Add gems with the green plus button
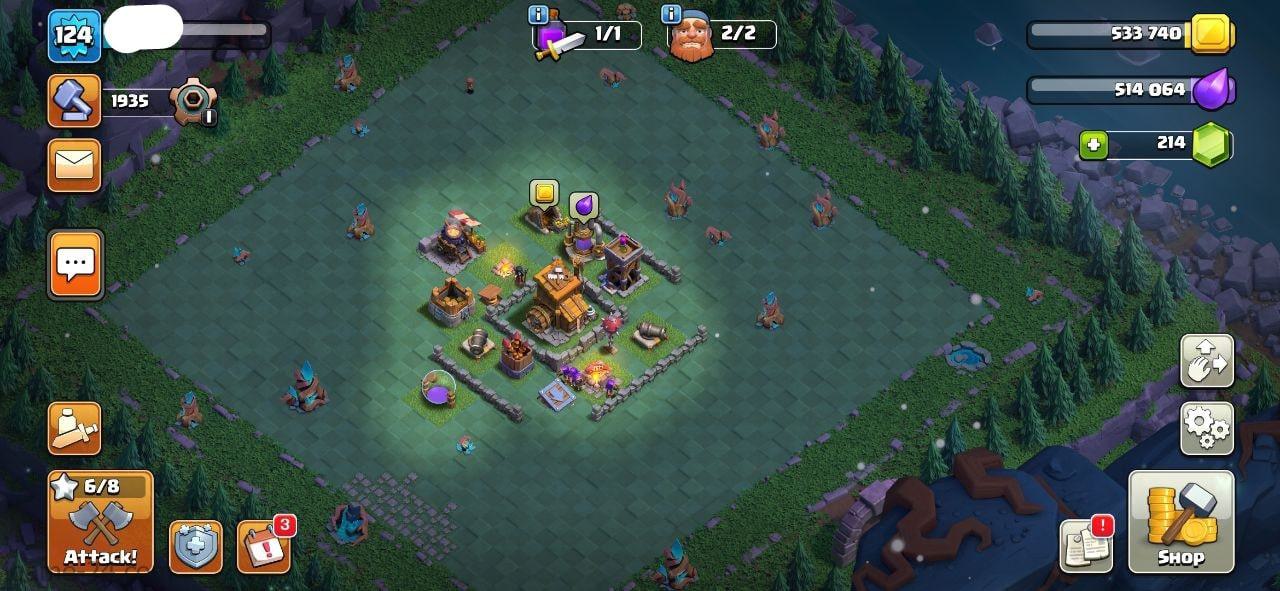This screenshot has width=1280, height=591. point(1094,145)
